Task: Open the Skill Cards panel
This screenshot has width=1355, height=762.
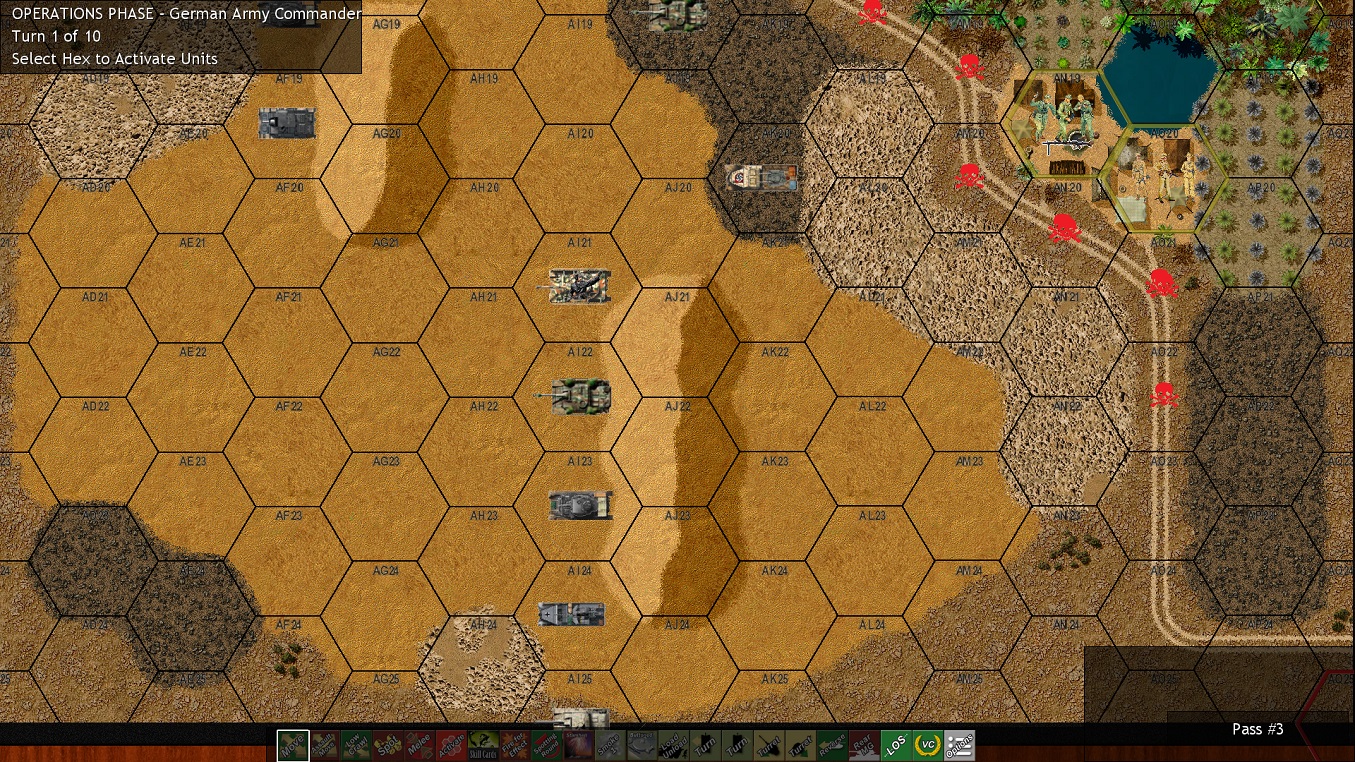Action: tap(481, 745)
